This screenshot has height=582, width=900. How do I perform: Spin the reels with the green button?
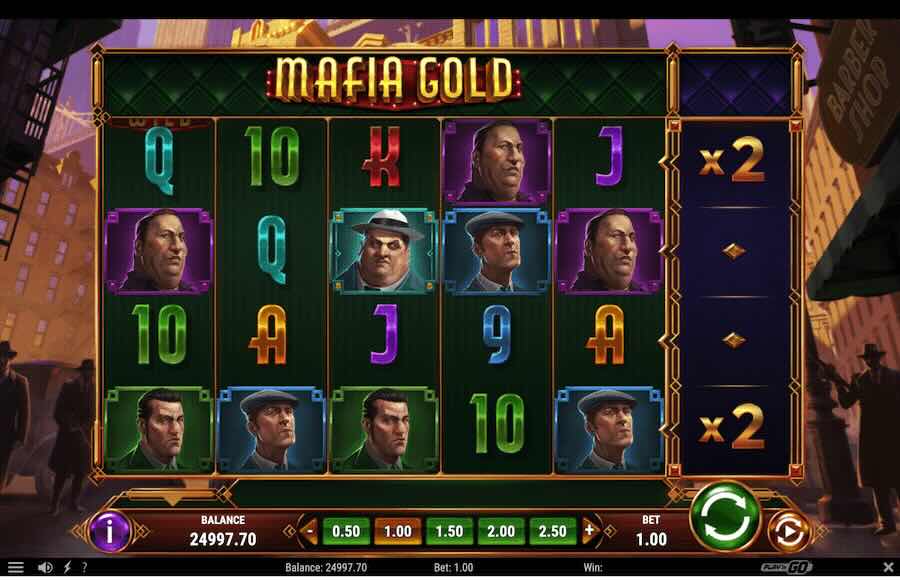(x=725, y=516)
